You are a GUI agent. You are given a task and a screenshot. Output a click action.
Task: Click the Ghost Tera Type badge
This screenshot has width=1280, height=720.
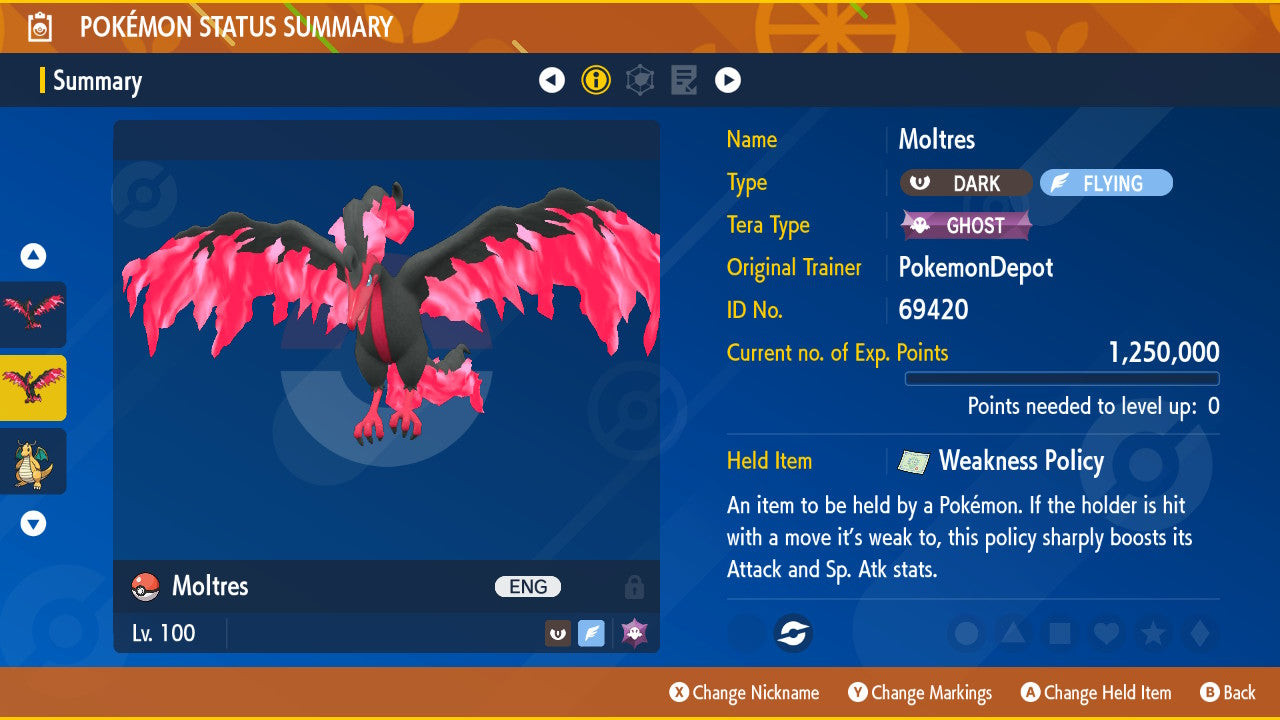pos(966,225)
